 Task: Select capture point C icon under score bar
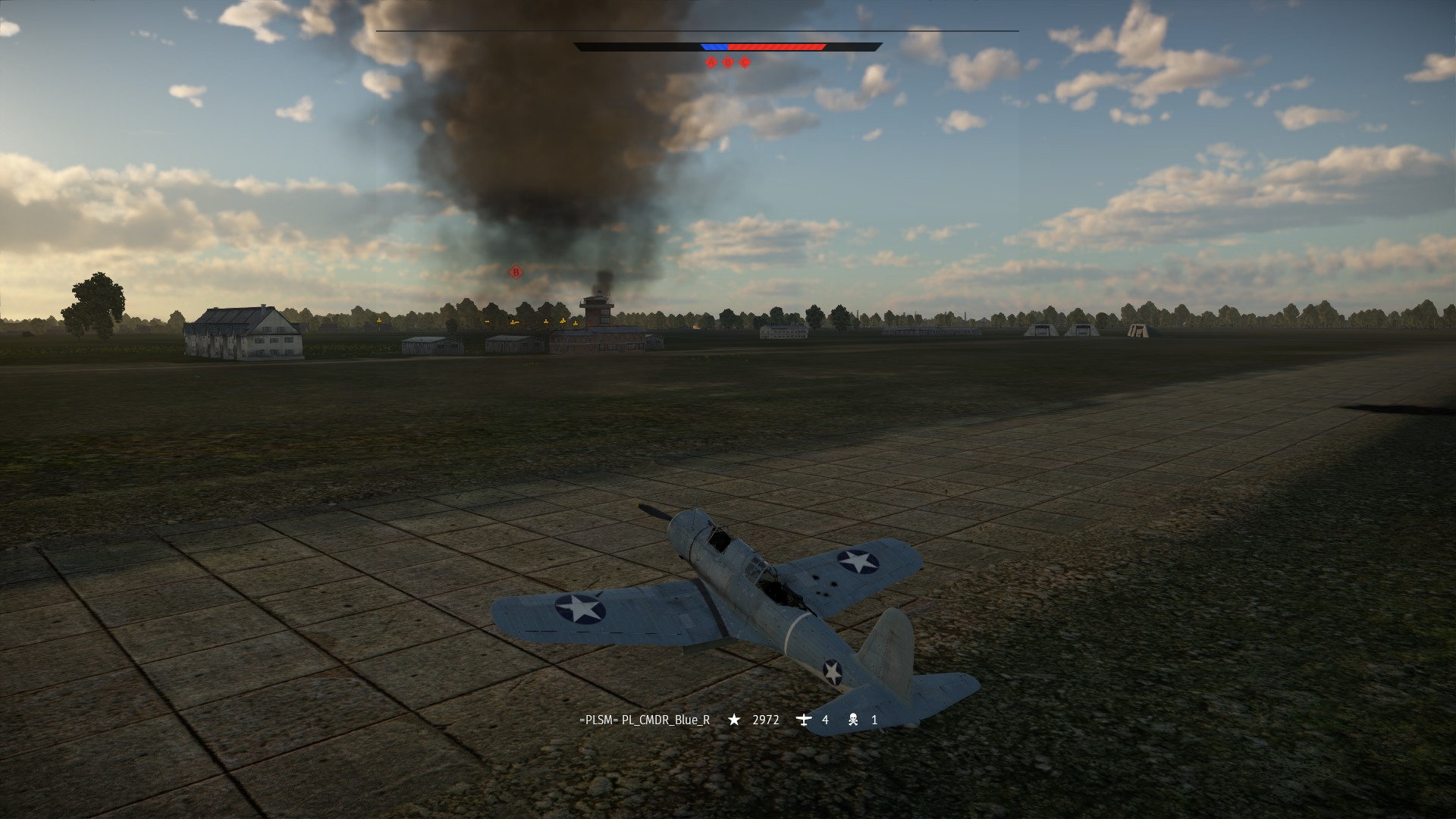click(x=745, y=63)
